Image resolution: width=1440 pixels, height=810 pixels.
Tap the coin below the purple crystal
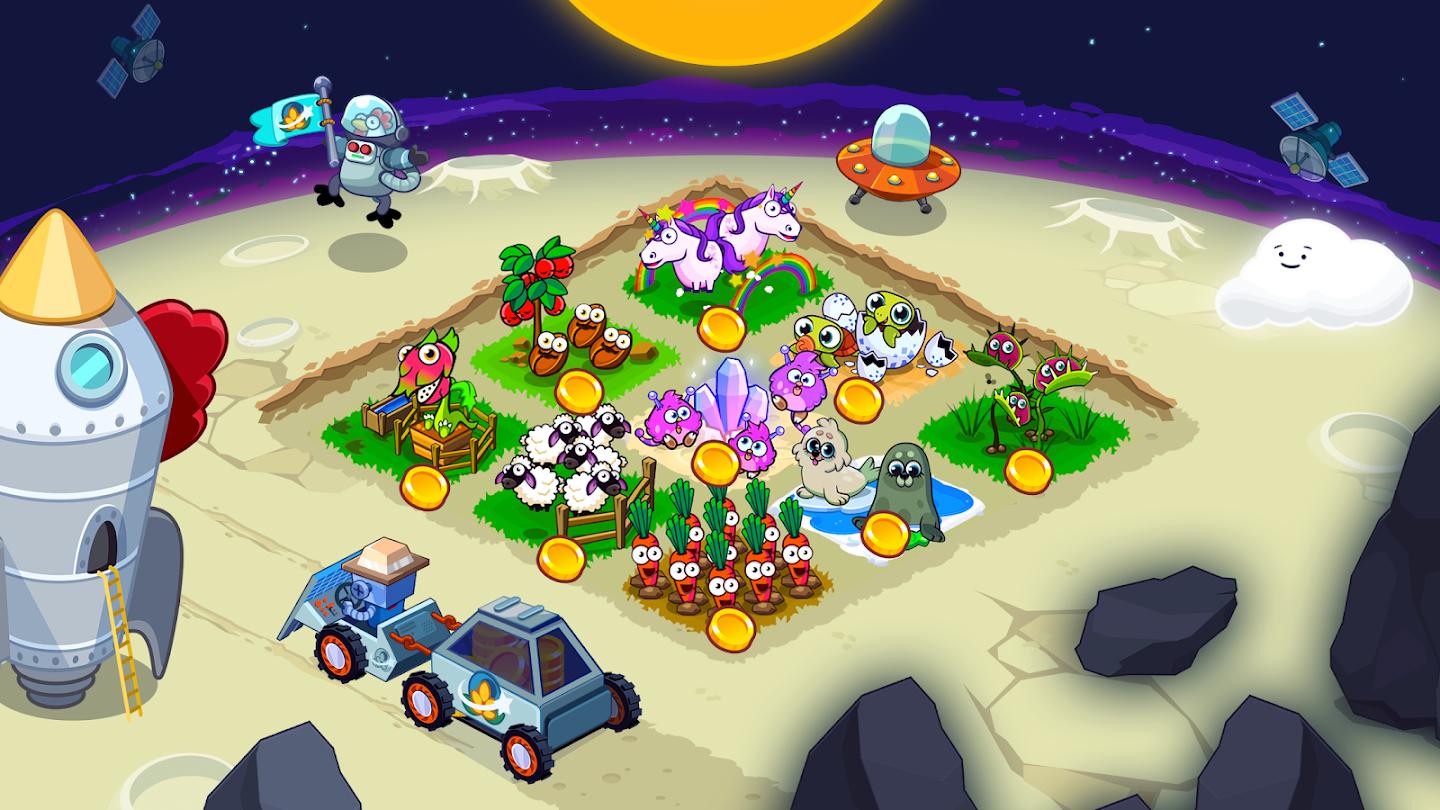716,463
